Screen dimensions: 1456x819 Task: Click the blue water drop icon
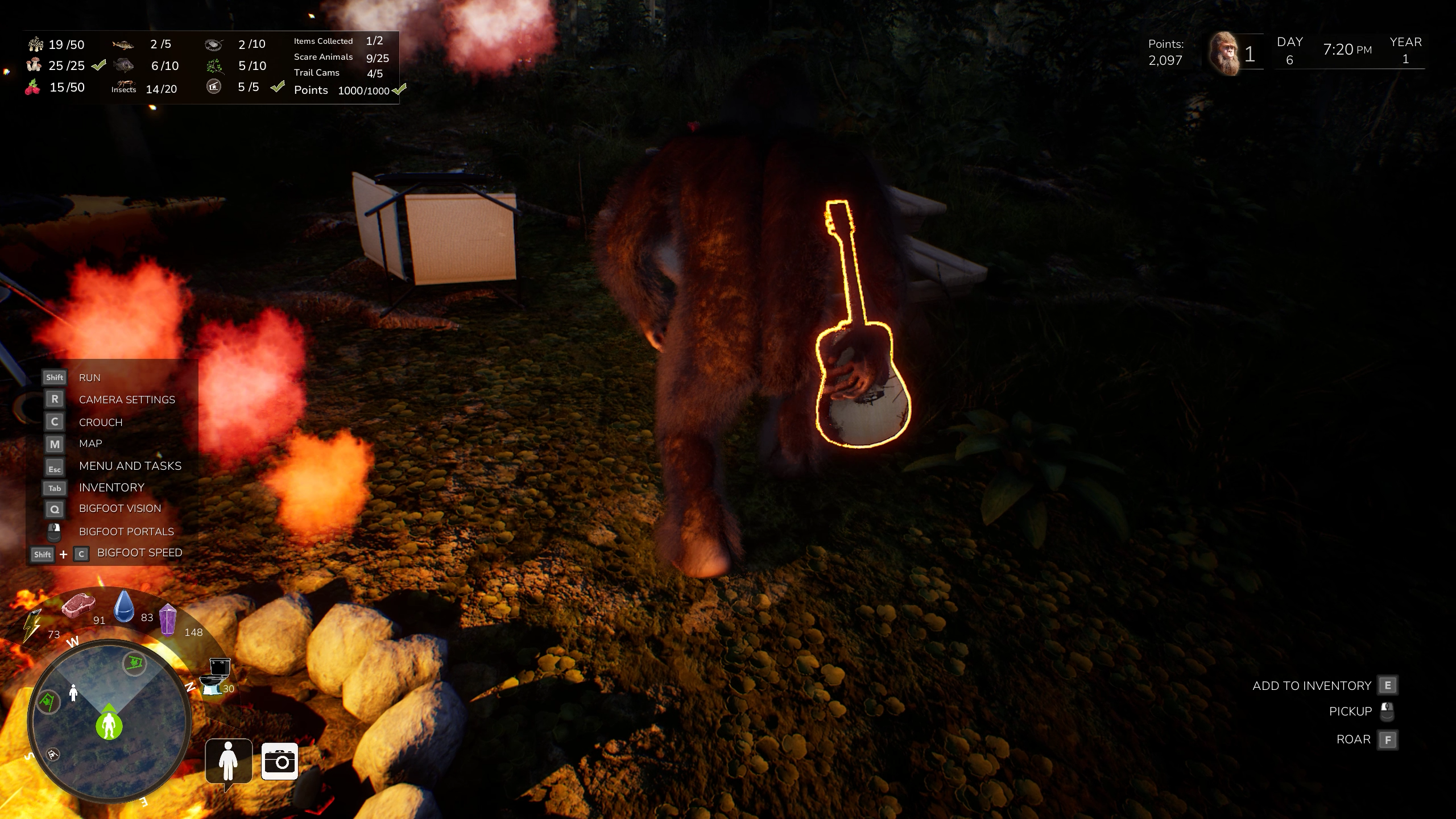[x=124, y=606]
